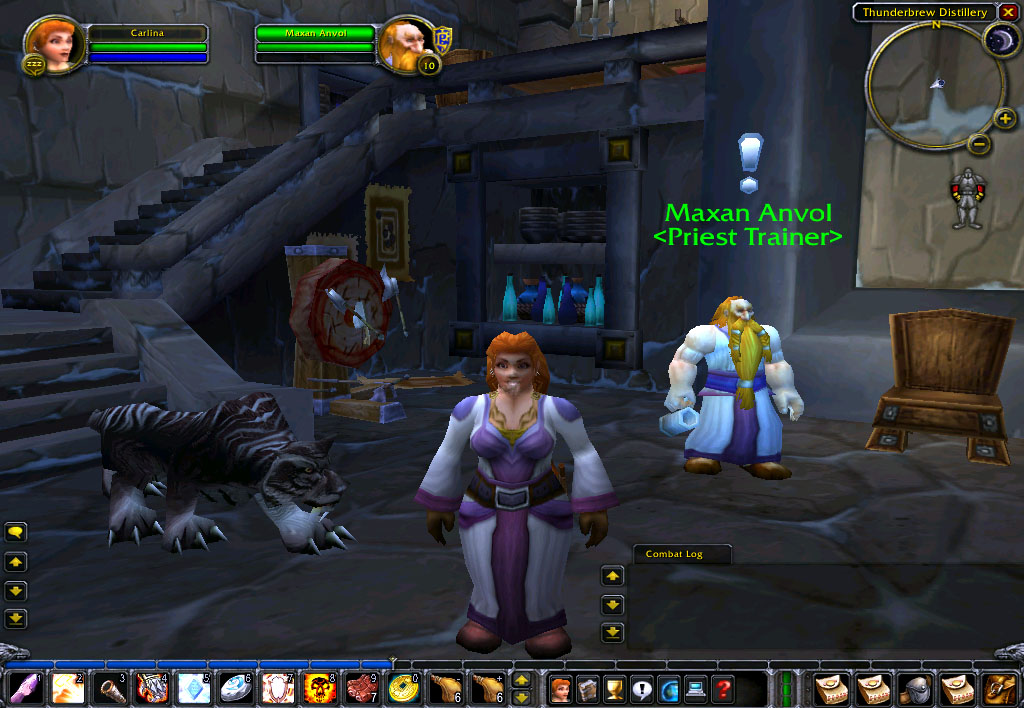Open the help request question mark button
Viewport: 1024px width, 708px height.
pos(722,689)
